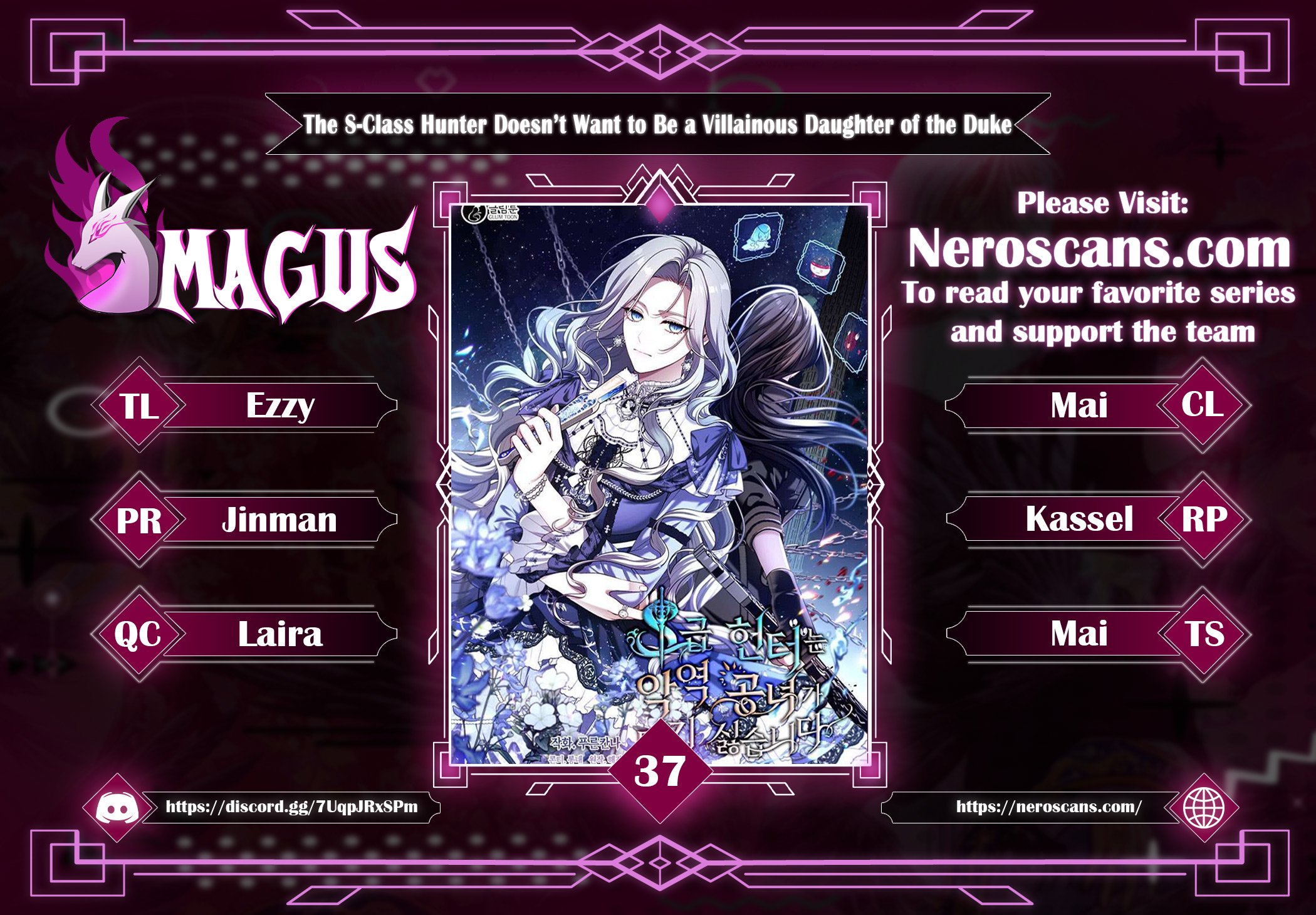The width and height of the screenshot is (1316, 915).
Task: Visit the neroscans.com URL link
Action: (1048, 807)
